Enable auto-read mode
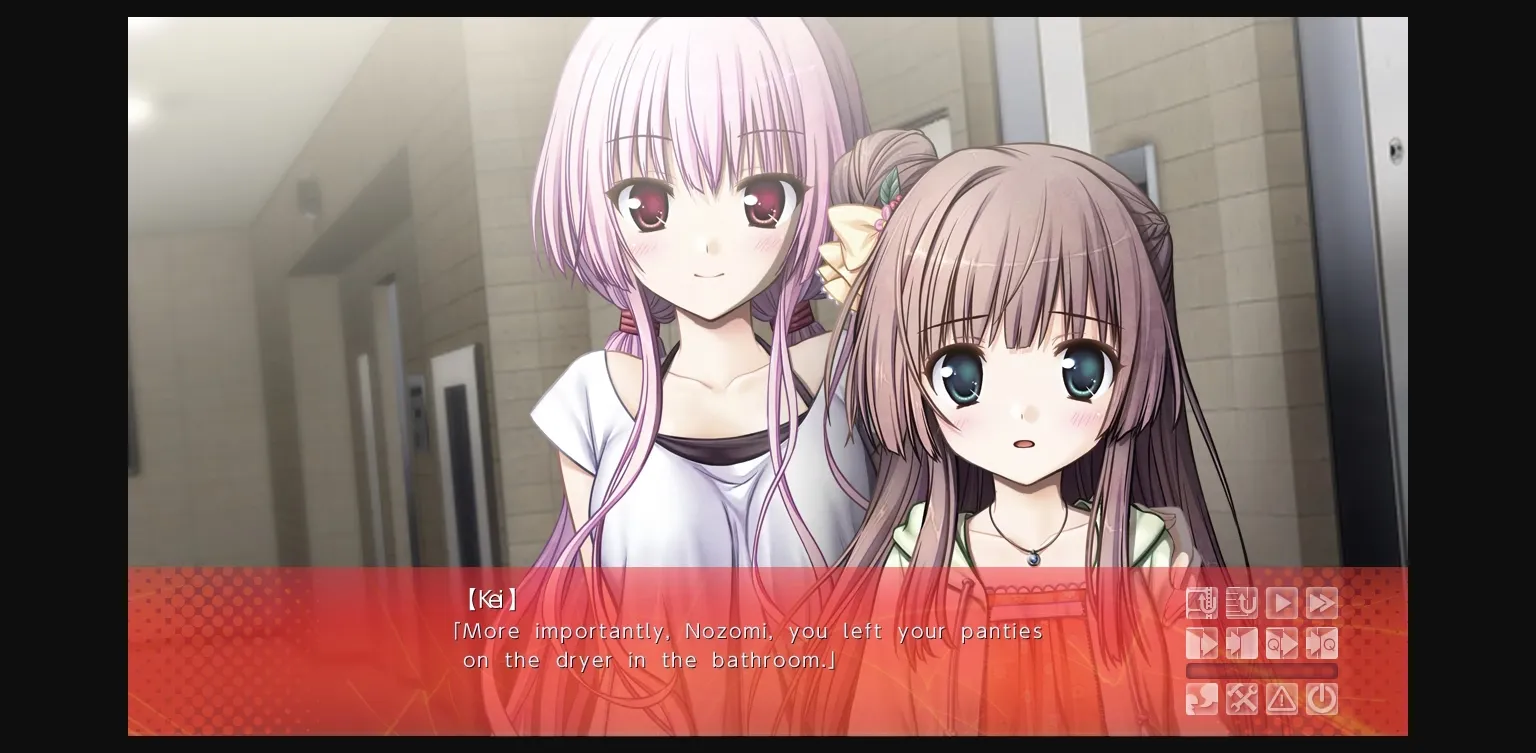1536x753 pixels. (1281, 603)
